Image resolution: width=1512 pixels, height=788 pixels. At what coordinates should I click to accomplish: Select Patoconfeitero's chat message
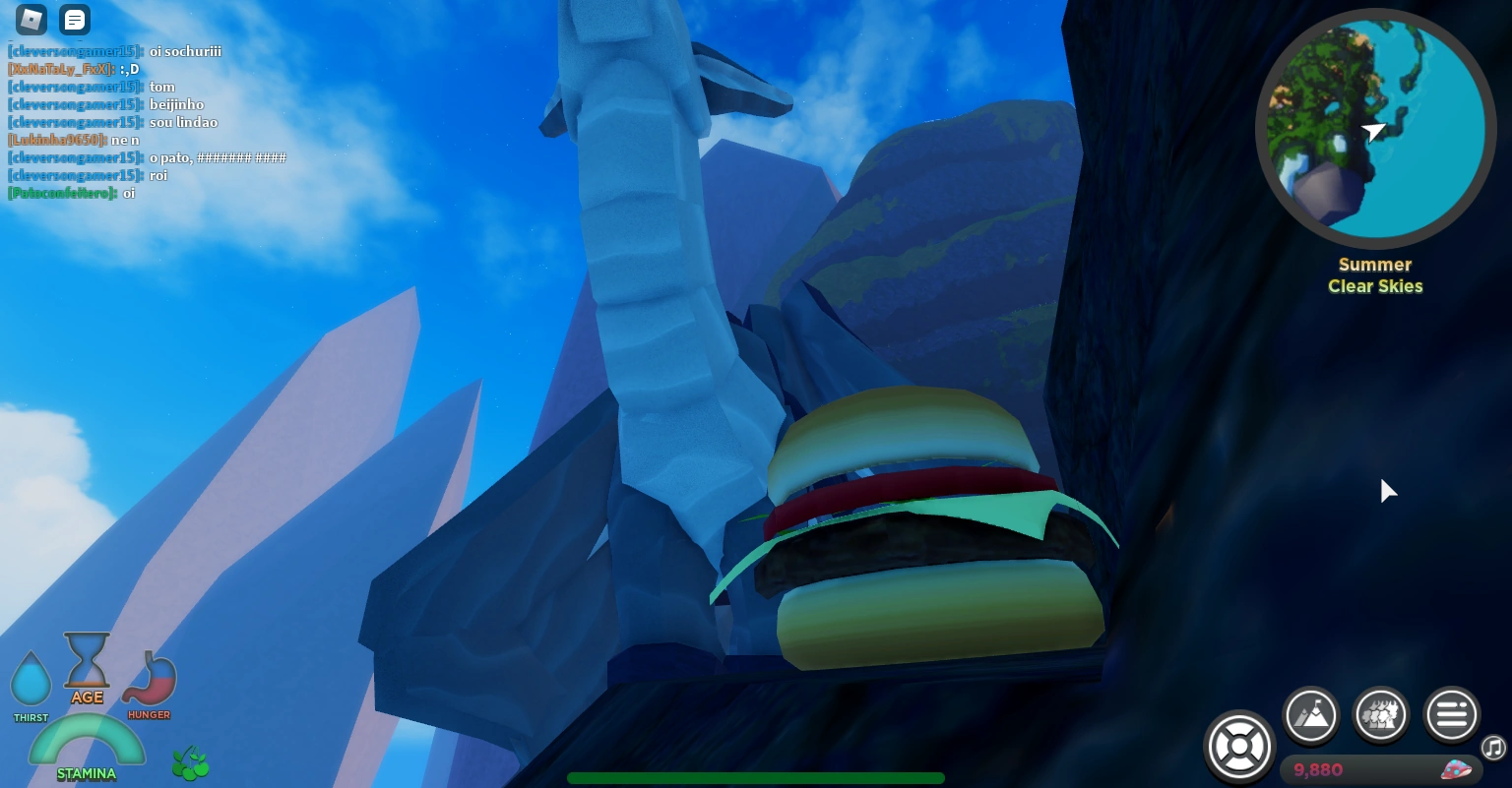pos(71,193)
